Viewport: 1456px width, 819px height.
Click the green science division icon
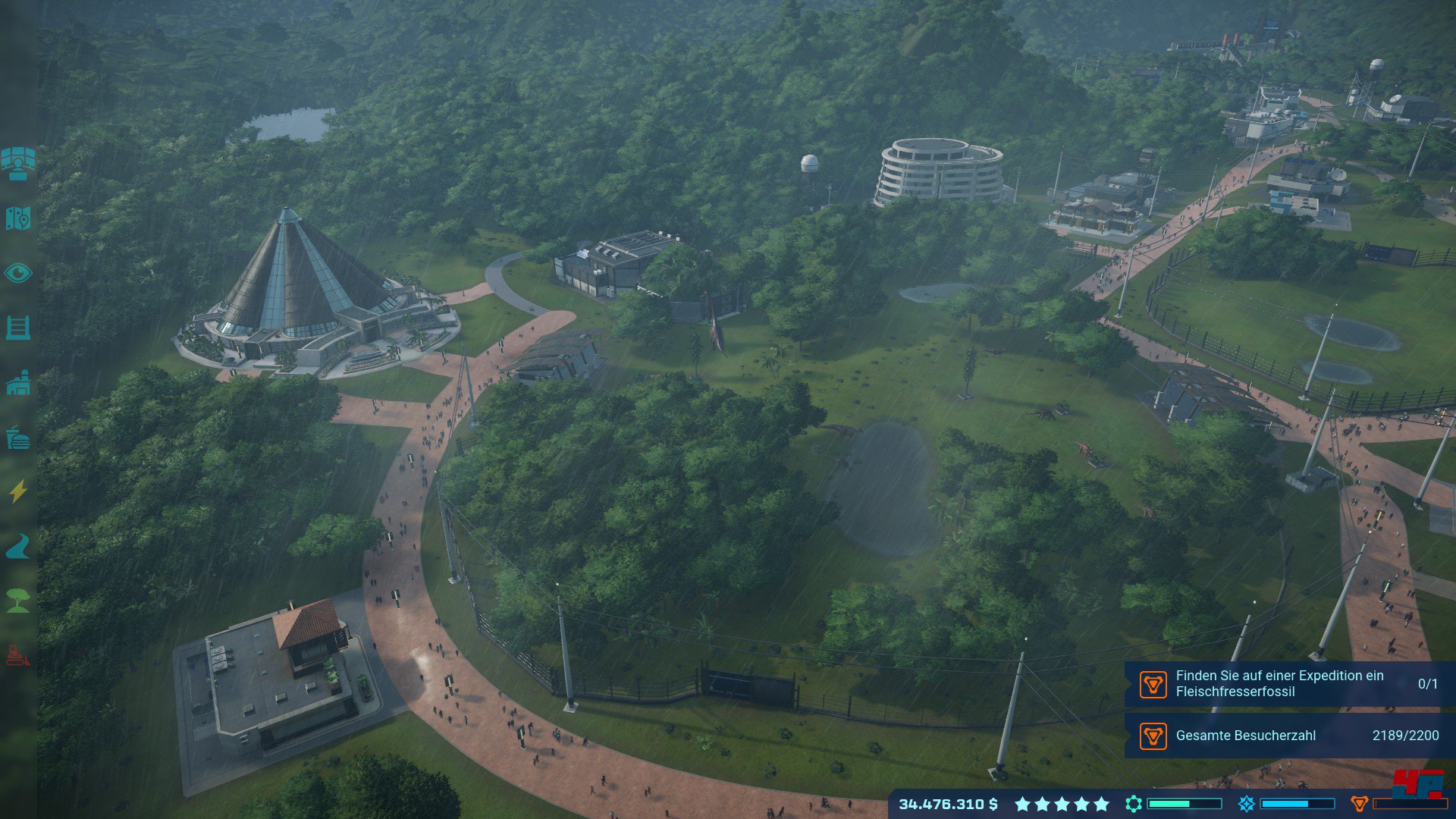point(1134,804)
